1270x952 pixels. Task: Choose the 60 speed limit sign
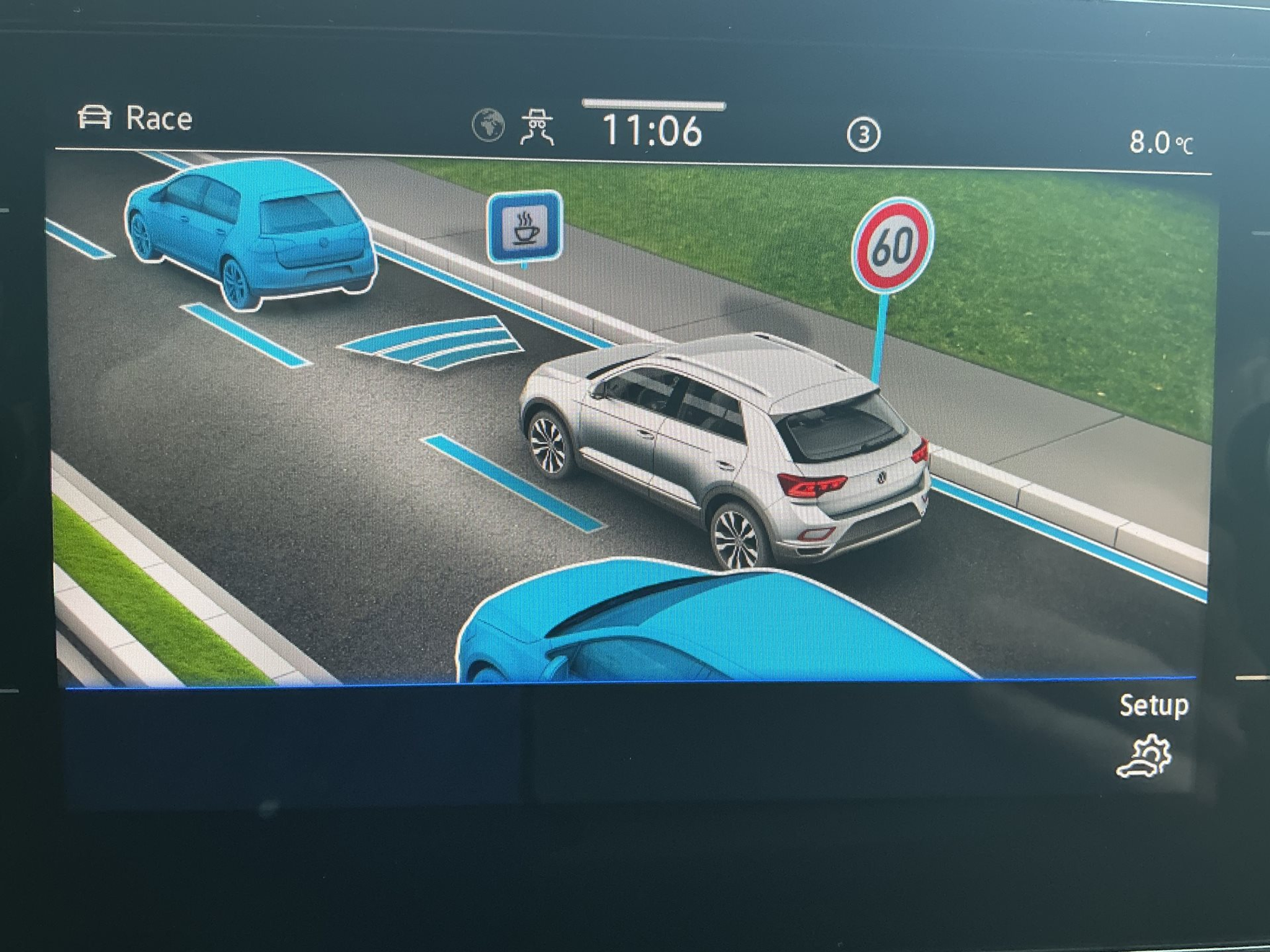(x=893, y=245)
